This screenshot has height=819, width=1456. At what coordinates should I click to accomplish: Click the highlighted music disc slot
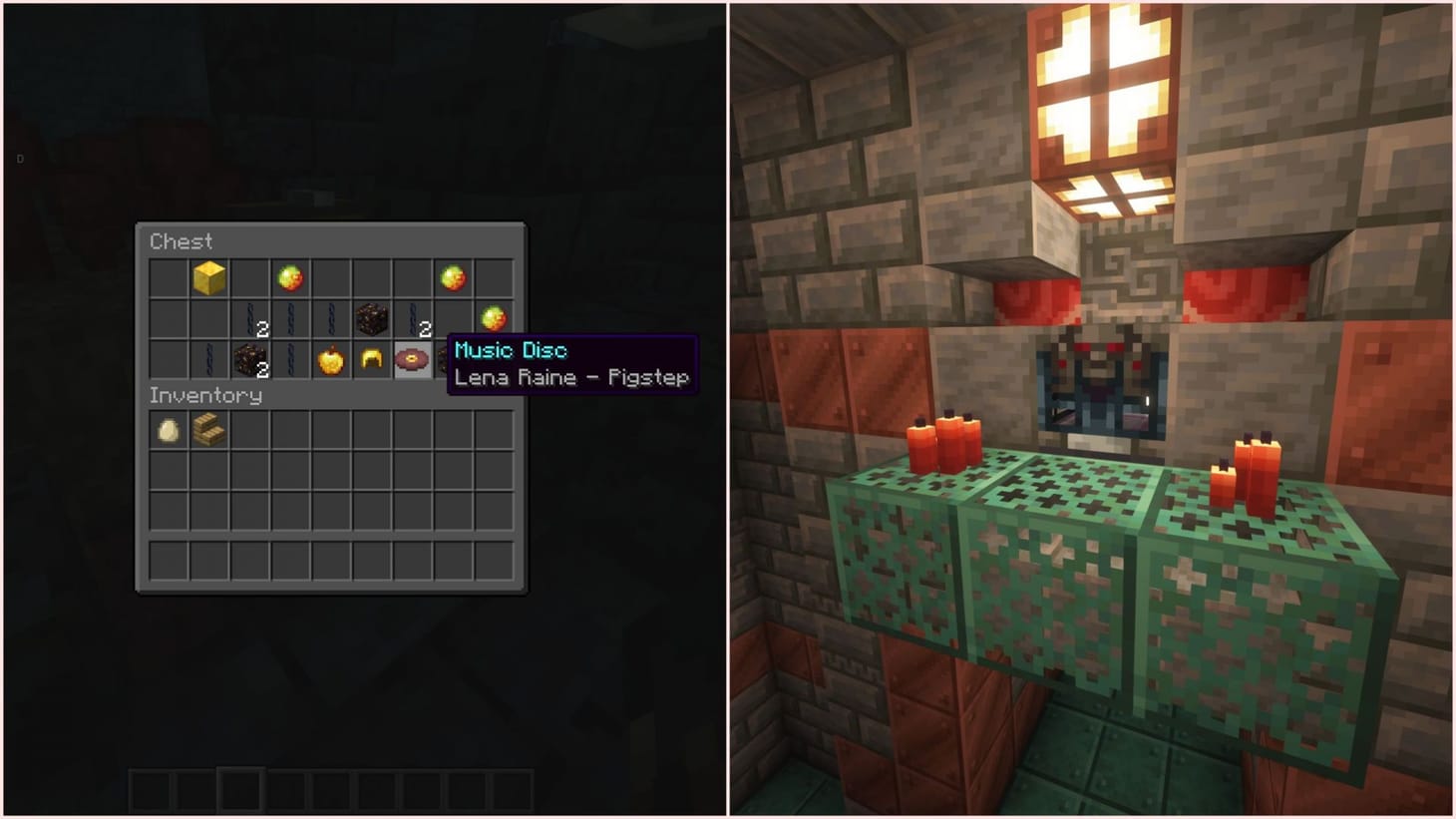pyautogui.click(x=411, y=360)
